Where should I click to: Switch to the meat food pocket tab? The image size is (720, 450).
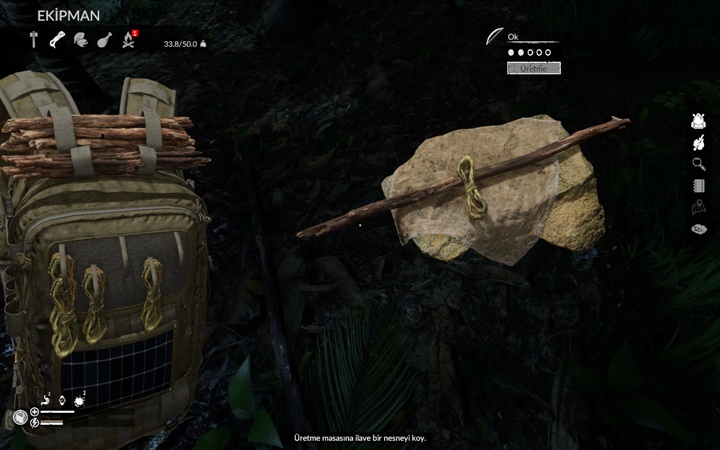tap(103, 40)
